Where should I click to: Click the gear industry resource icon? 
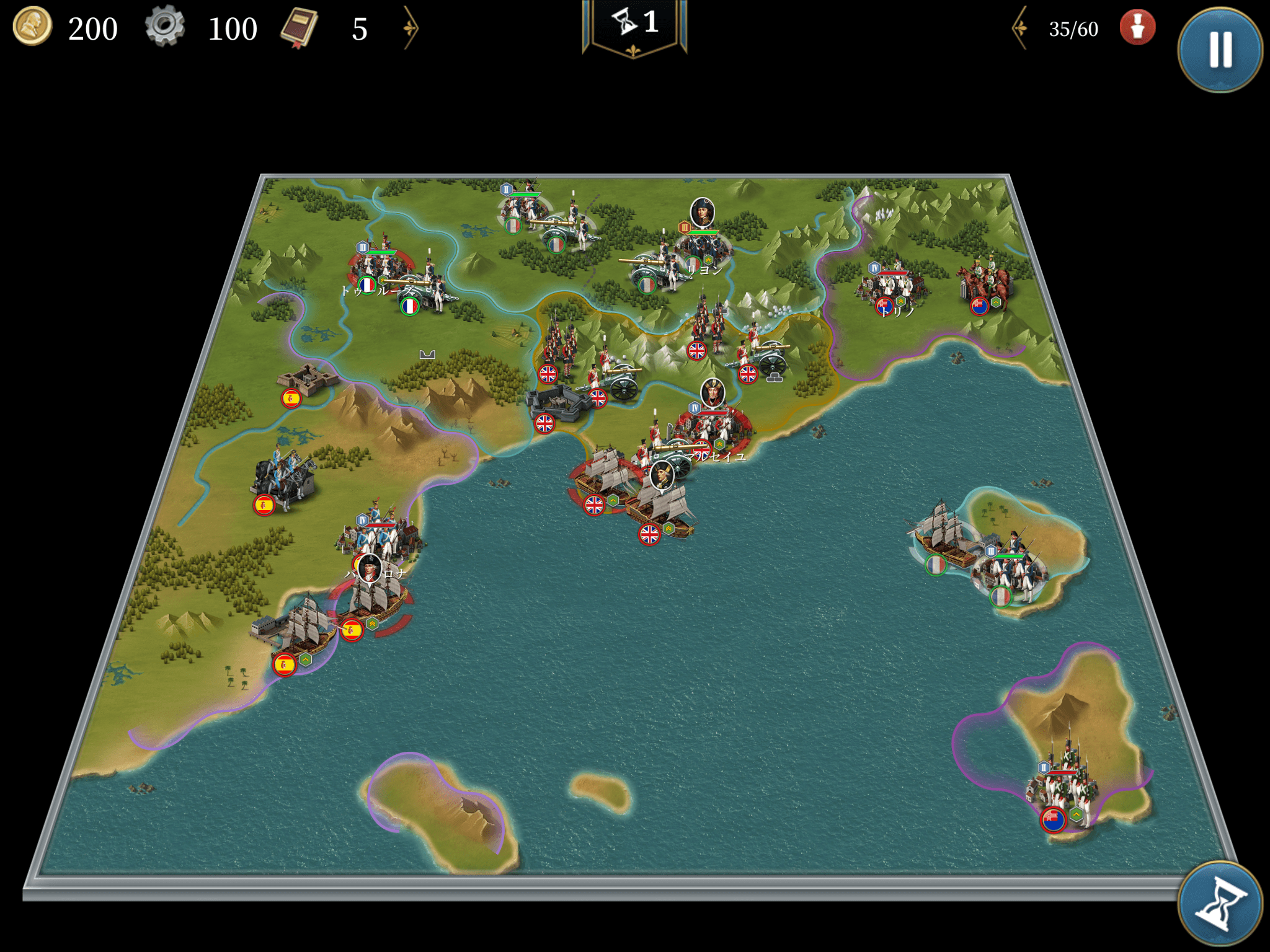[x=165, y=27]
